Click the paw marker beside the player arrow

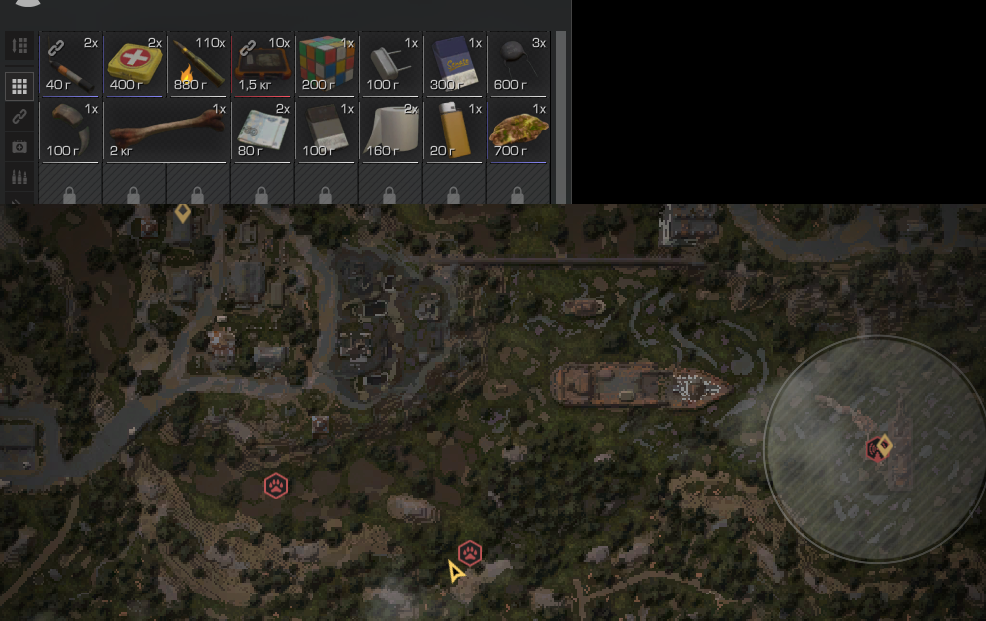pyautogui.click(x=470, y=553)
